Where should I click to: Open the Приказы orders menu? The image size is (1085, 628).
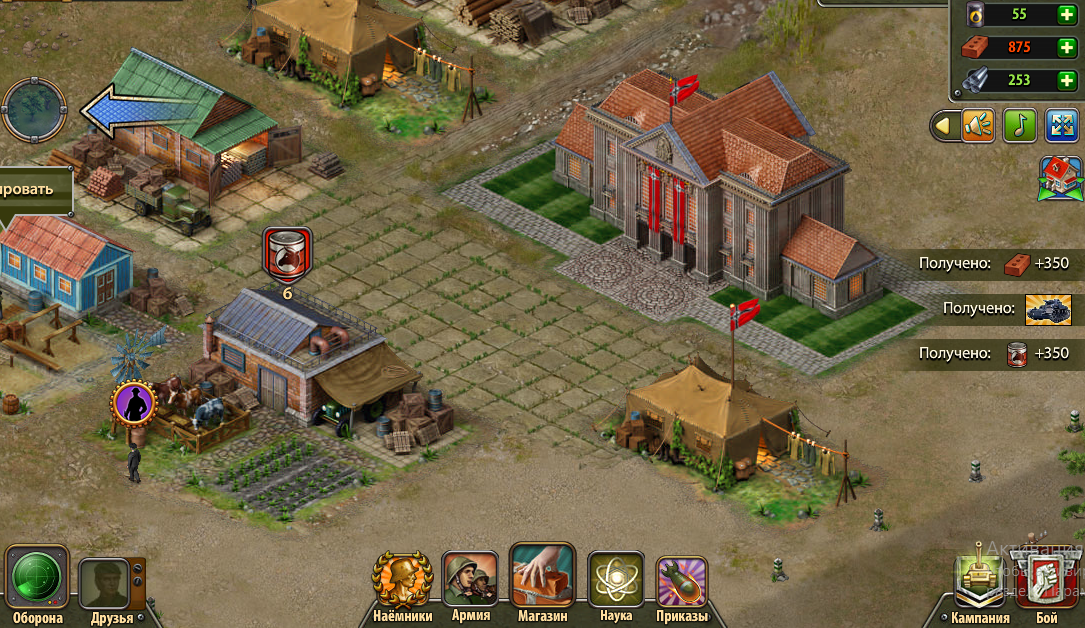point(682,582)
